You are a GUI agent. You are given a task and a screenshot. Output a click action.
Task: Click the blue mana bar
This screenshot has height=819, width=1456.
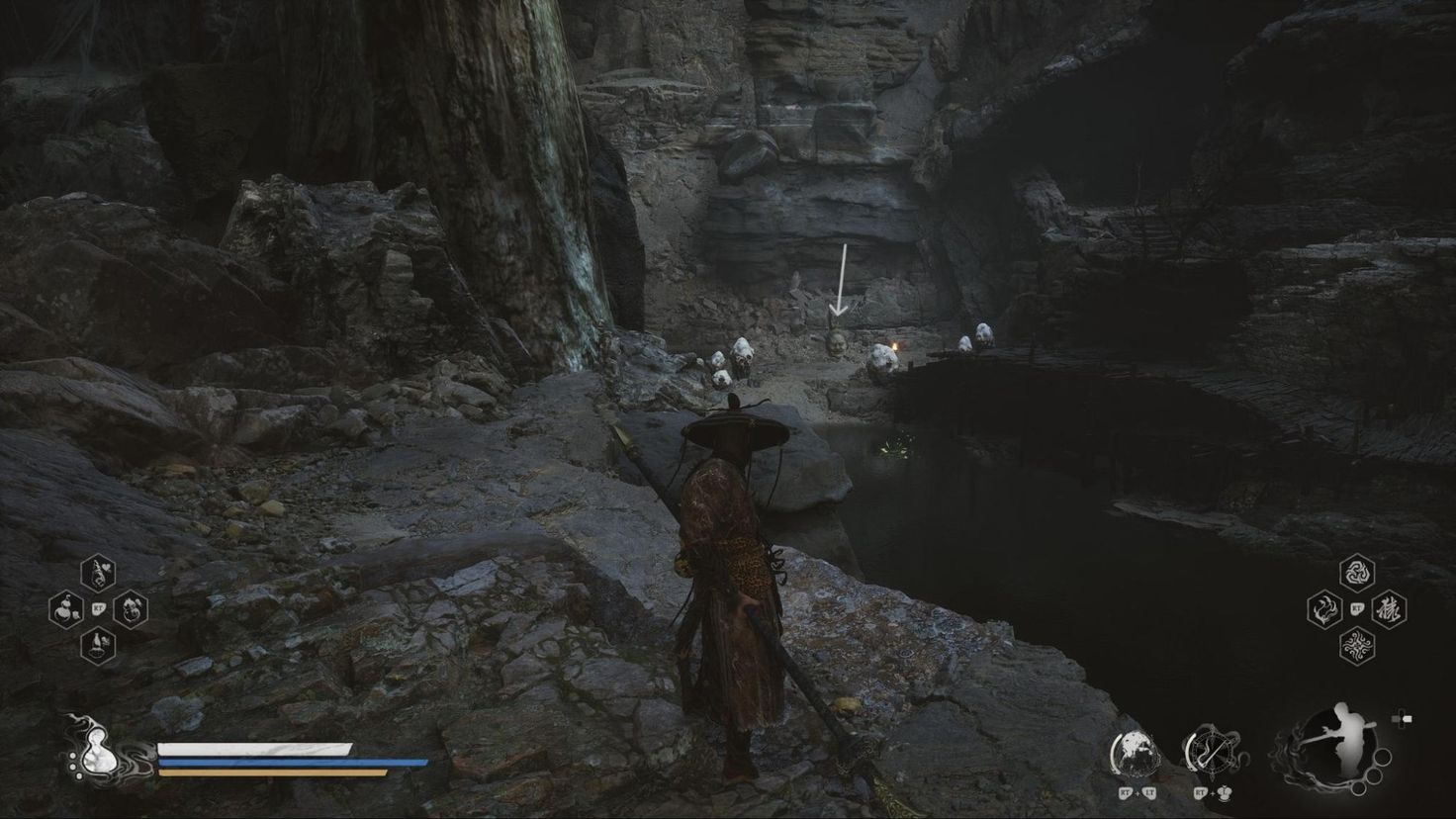click(x=282, y=763)
